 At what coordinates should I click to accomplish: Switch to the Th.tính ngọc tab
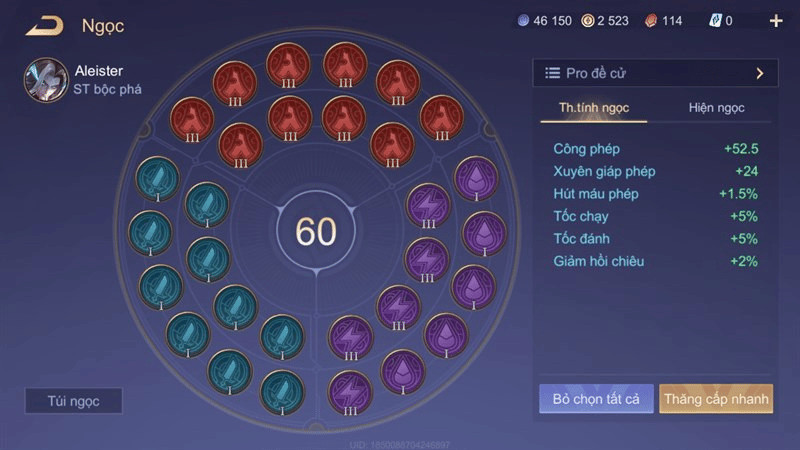[594, 108]
